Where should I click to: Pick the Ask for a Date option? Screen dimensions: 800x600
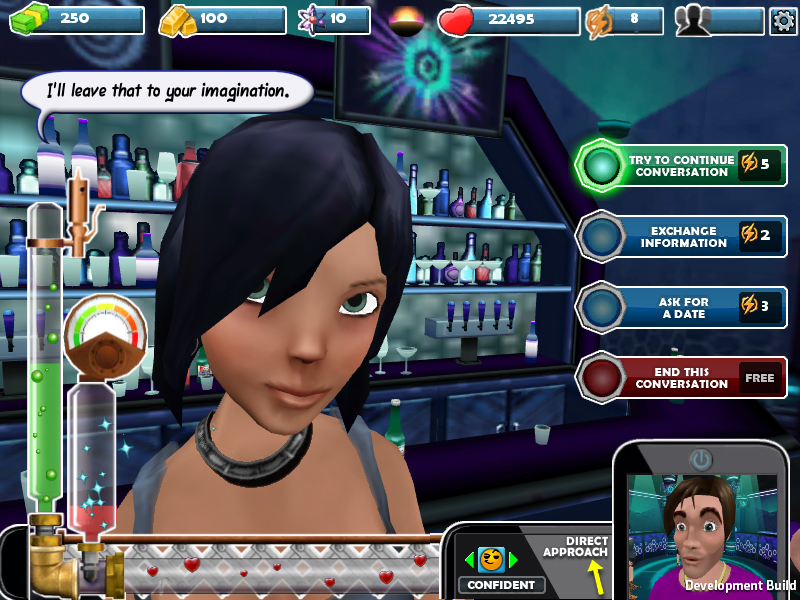pos(681,307)
